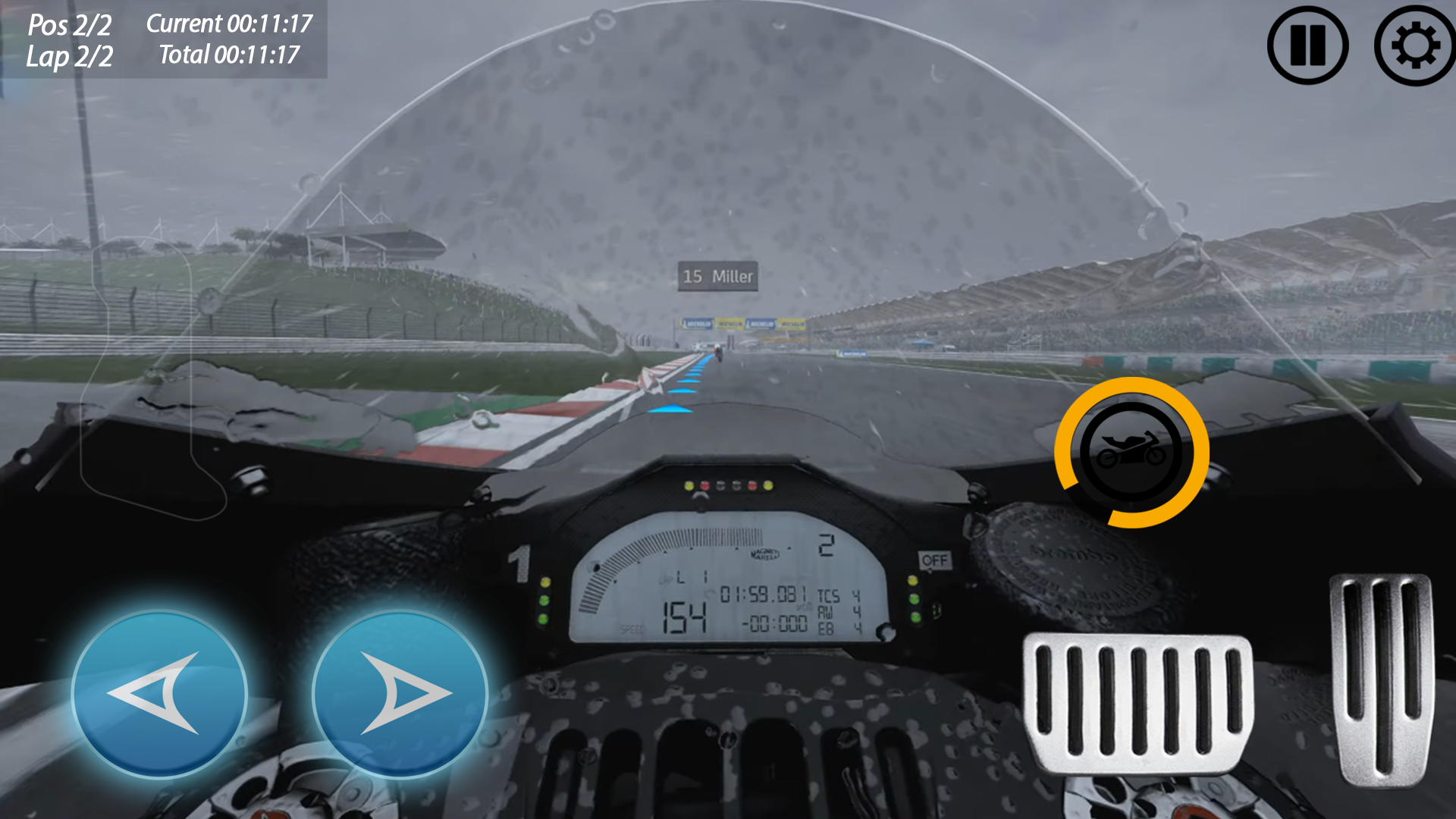Tap the orange motorcycle boost button
Image resolution: width=1456 pixels, height=819 pixels.
click(1131, 453)
